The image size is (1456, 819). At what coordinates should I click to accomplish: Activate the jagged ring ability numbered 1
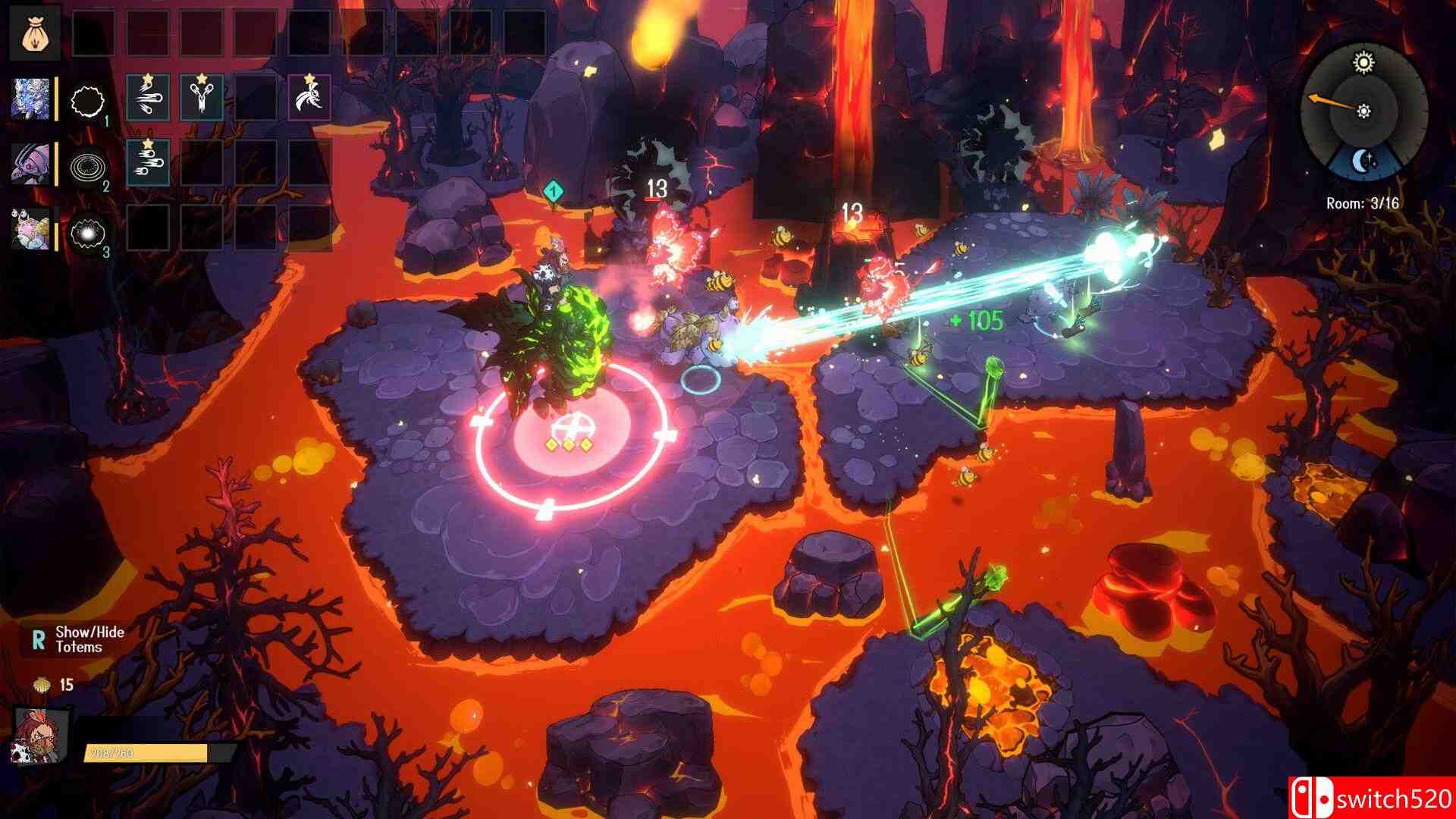pos(87,99)
